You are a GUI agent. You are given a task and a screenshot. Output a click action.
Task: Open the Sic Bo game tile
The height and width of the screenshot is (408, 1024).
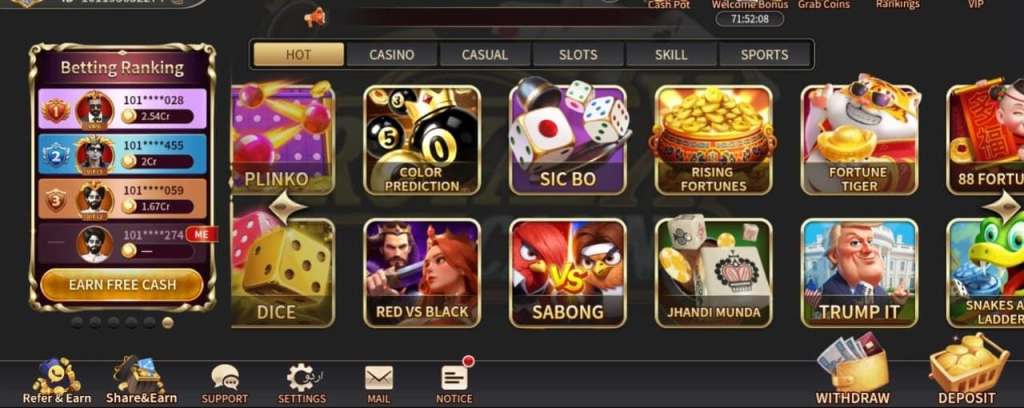568,139
